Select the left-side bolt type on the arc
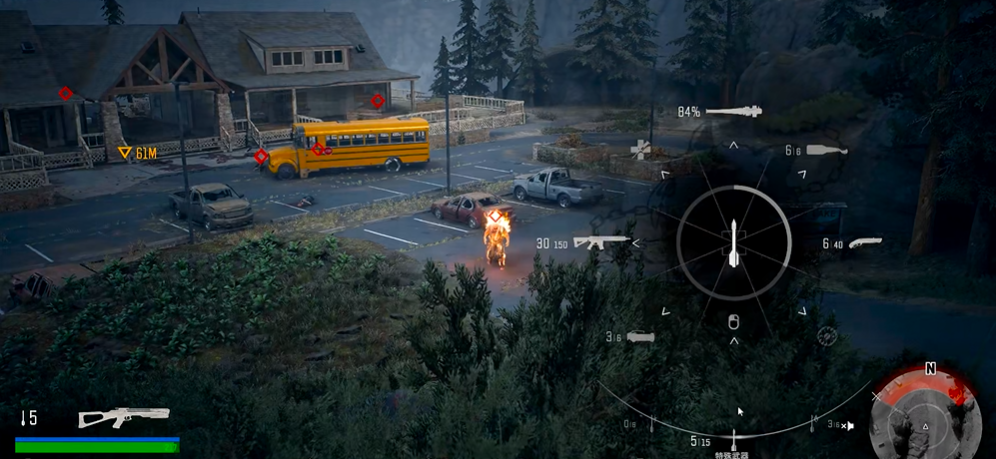 (652, 424)
